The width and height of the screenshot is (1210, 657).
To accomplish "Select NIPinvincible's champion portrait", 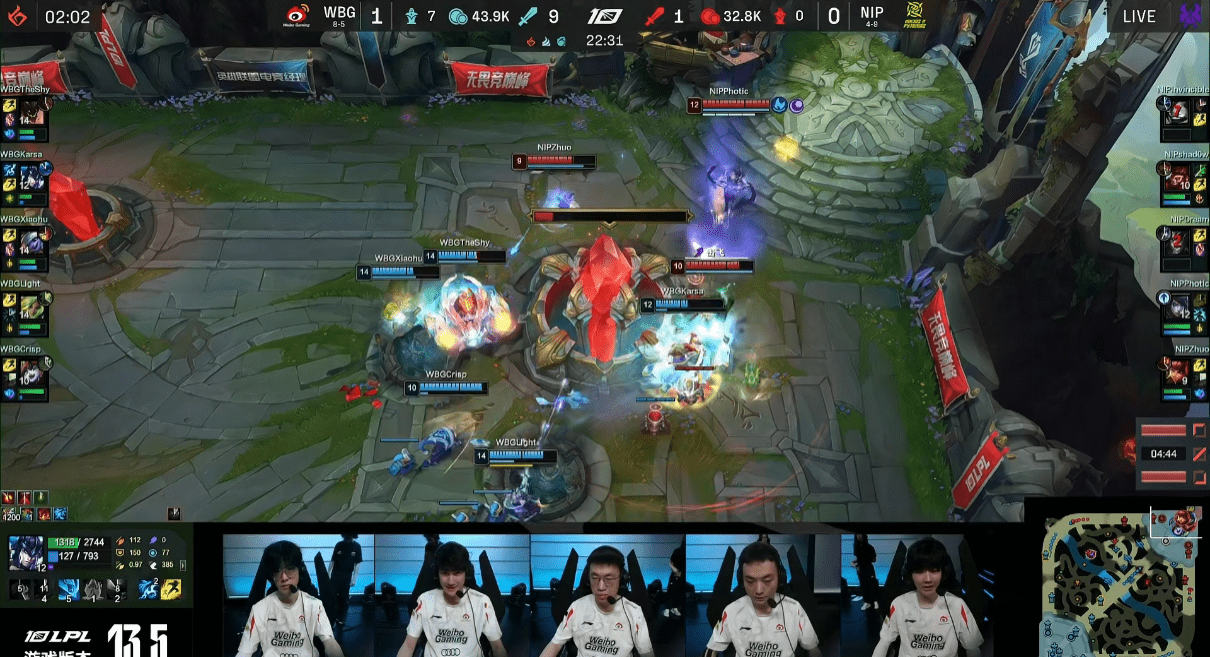I will [x=1180, y=113].
